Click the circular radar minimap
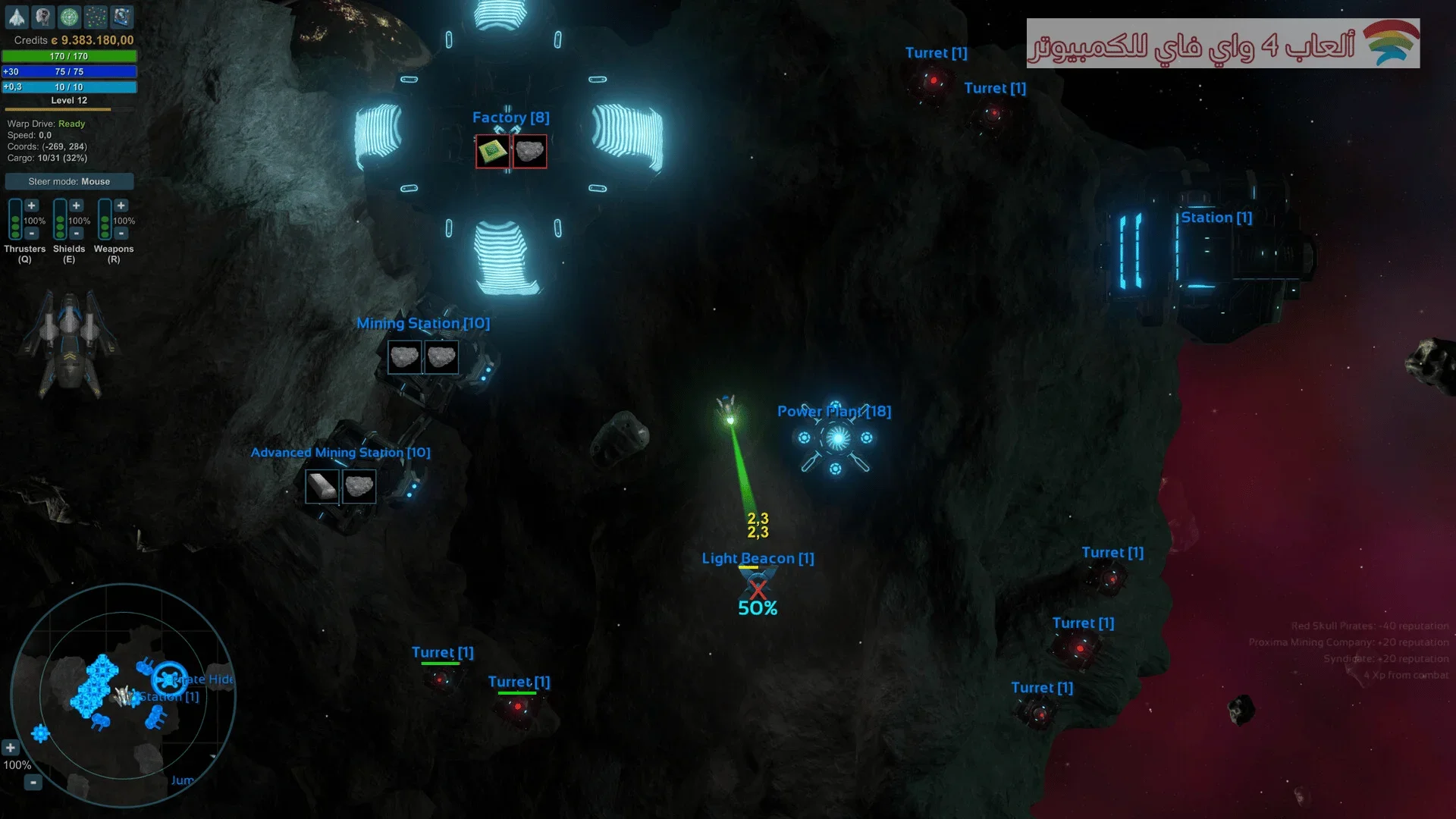 pos(123,695)
